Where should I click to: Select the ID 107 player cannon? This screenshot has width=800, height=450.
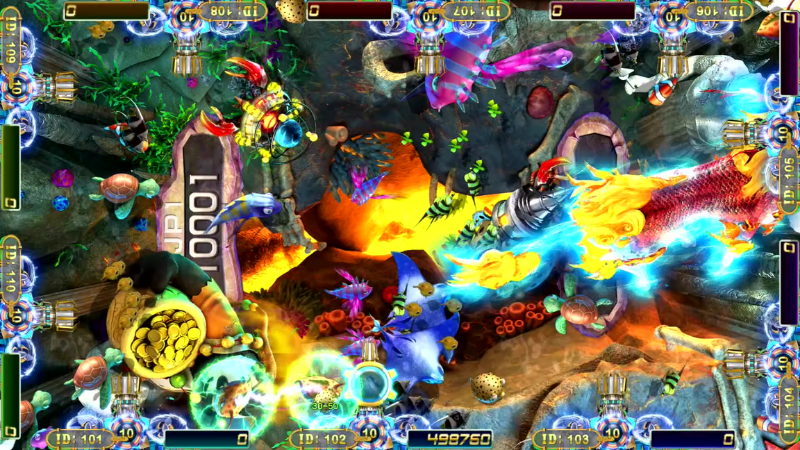(430, 55)
